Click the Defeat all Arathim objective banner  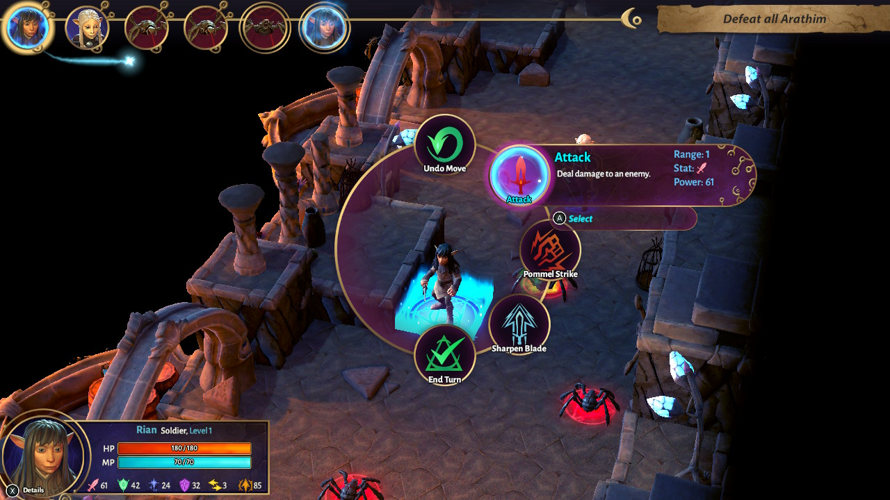773,19
